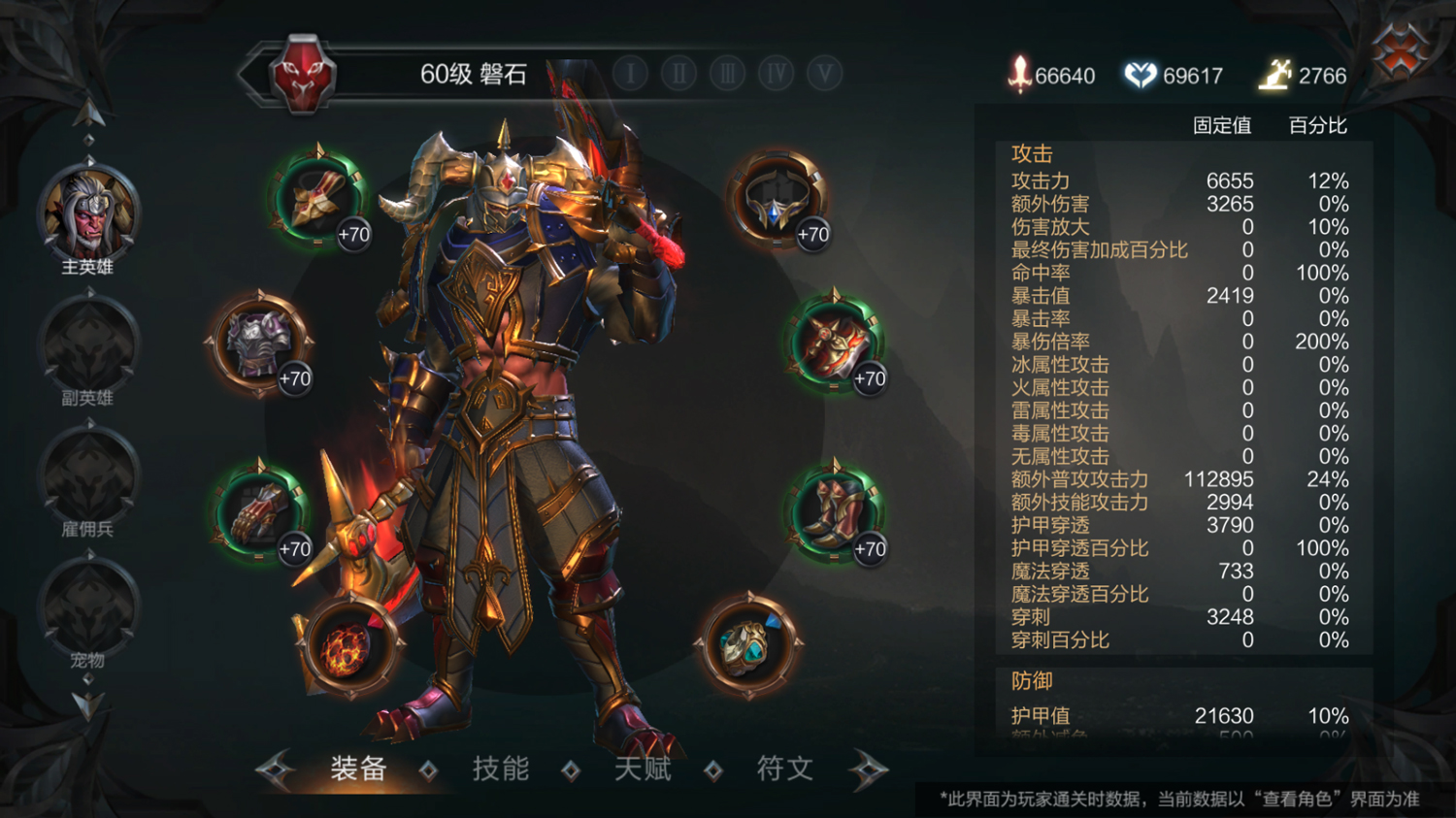This screenshot has width=1456, height=818.
Task: Switch to the 装备 equipment tab
Action: (x=358, y=769)
